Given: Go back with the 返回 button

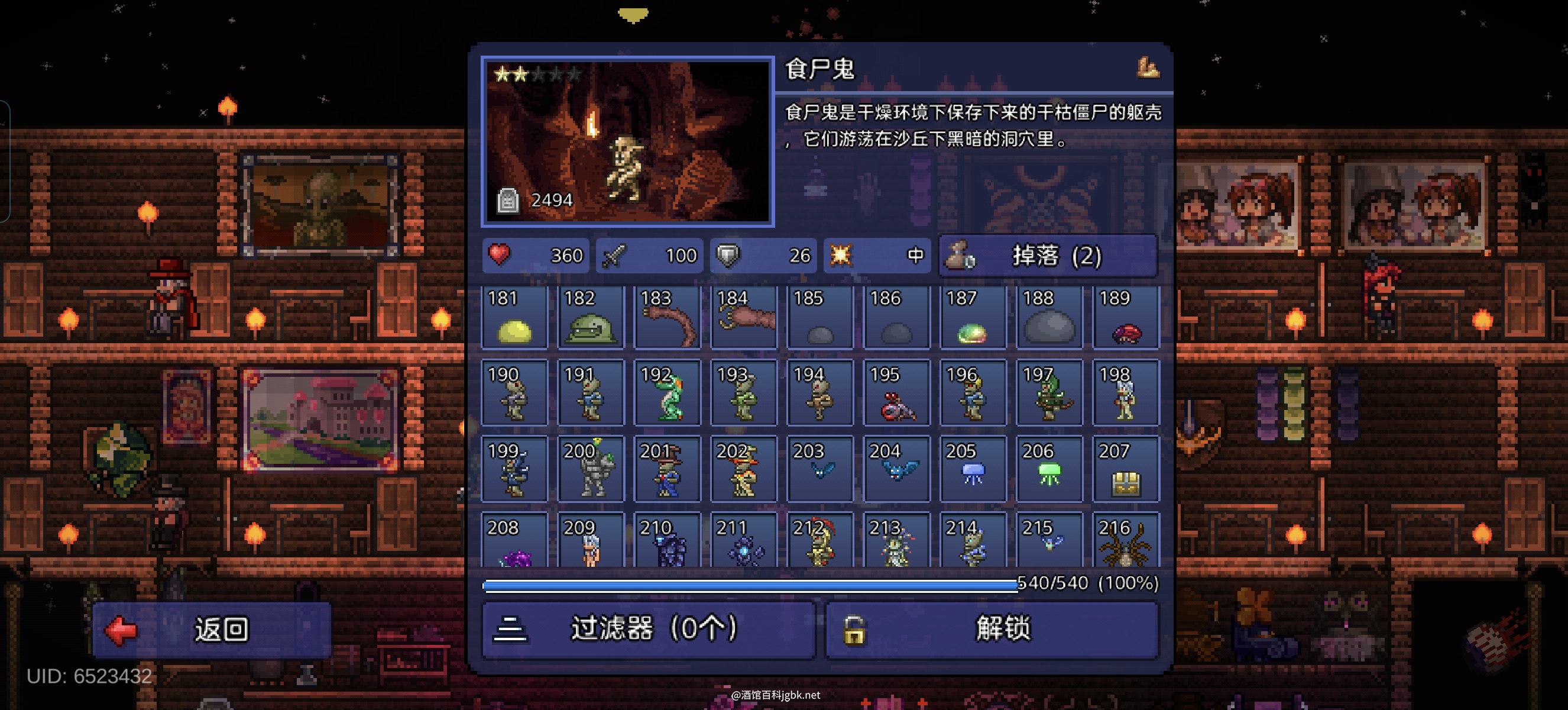Looking at the screenshot, I should pyautogui.click(x=211, y=629).
